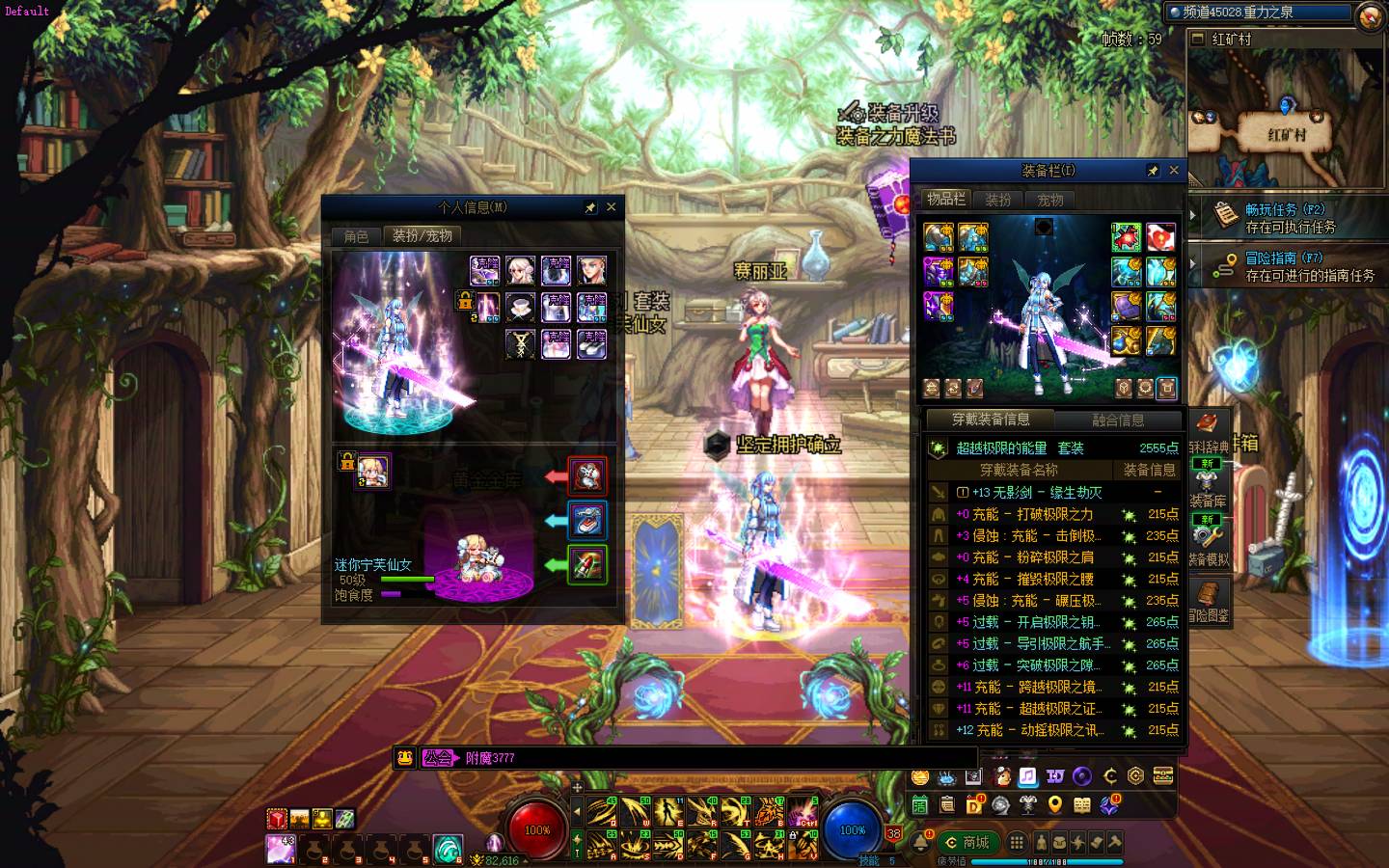Show the 宠物 tab in equipment window
Image resolution: width=1389 pixels, height=868 pixels.
pyautogui.click(x=1050, y=200)
